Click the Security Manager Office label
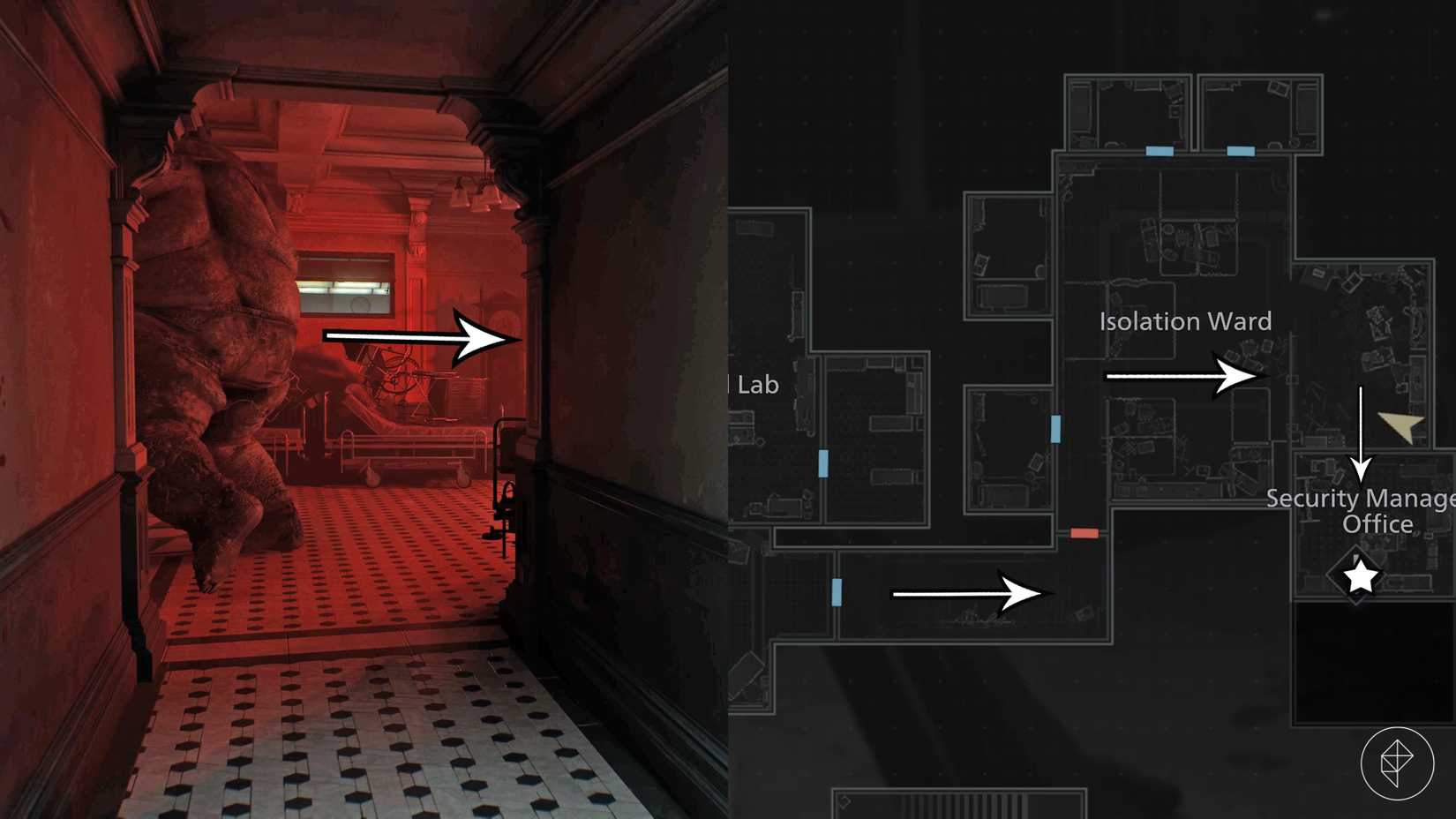Image resolution: width=1456 pixels, height=819 pixels. tap(1361, 511)
